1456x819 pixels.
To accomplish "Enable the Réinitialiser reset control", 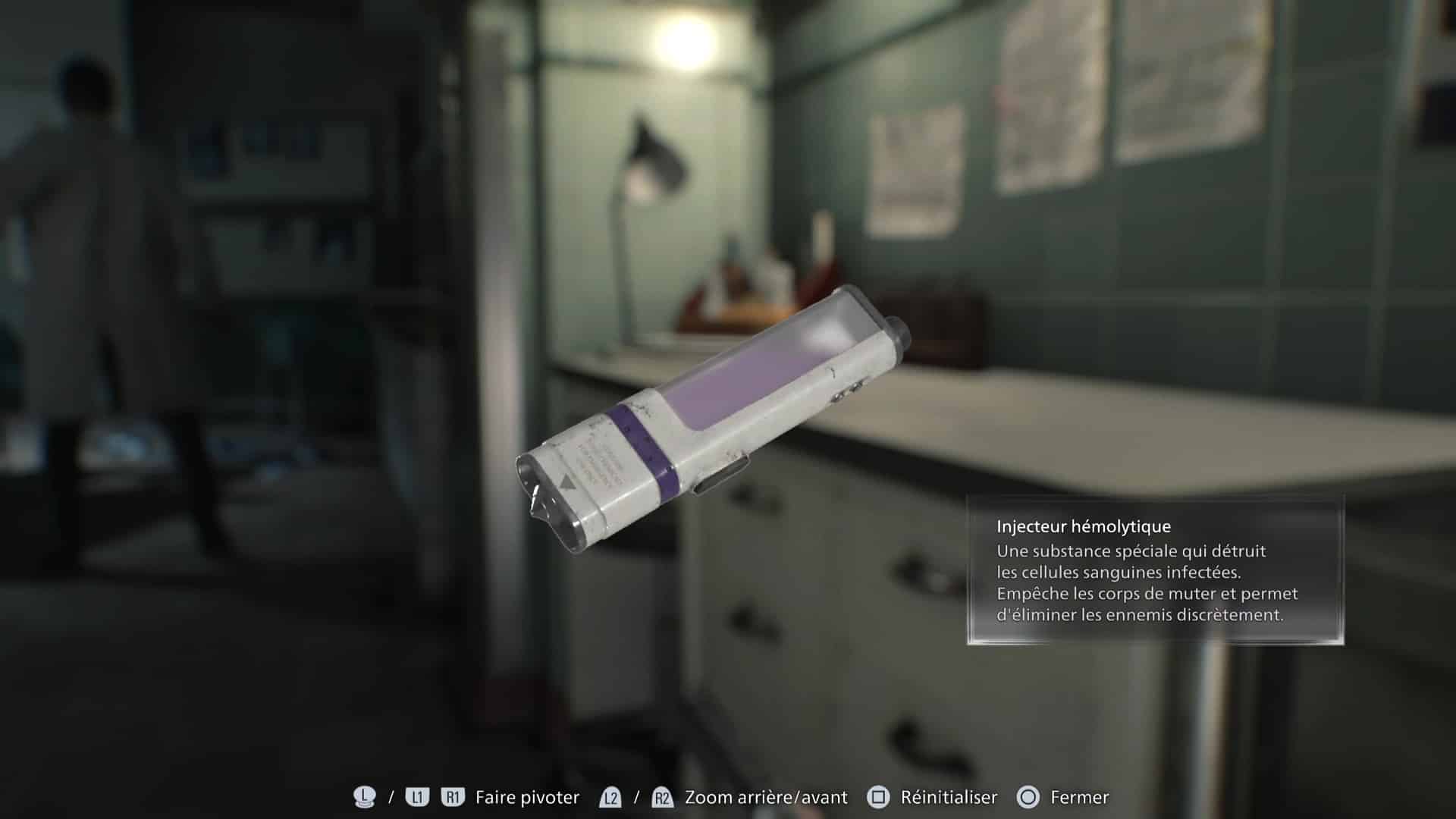I will point(947,797).
